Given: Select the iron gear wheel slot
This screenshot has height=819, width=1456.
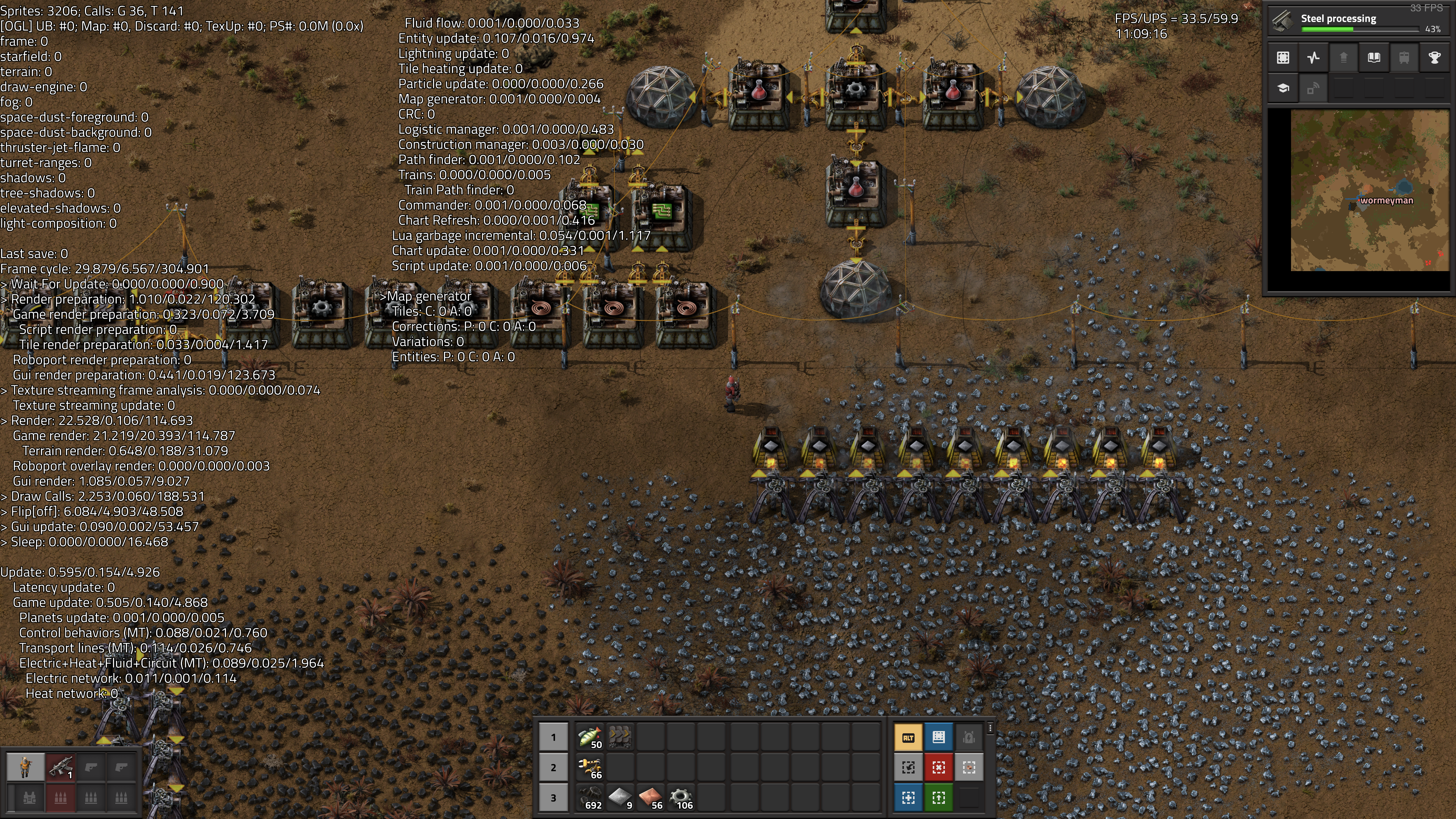Looking at the screenshot, I should click(x=681, y=797).
